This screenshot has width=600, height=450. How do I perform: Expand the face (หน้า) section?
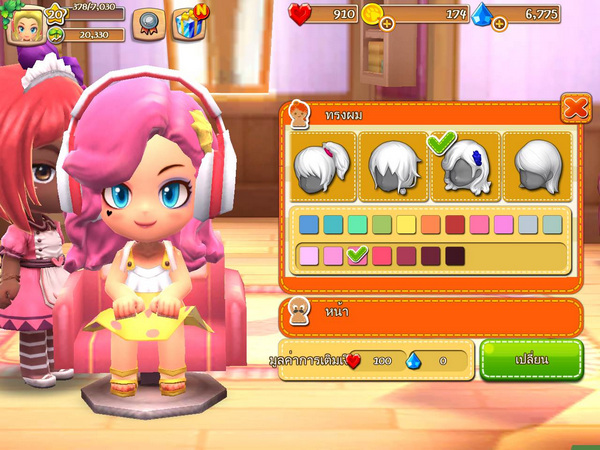[430, 316]
